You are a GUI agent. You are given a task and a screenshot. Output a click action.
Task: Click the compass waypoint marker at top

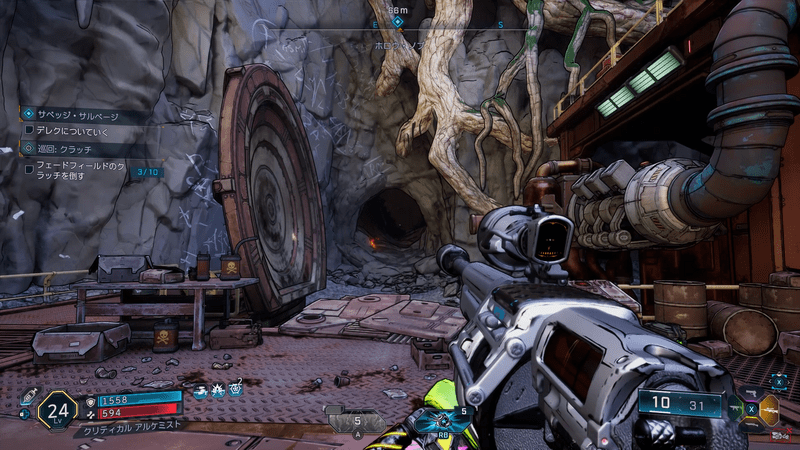397,21
